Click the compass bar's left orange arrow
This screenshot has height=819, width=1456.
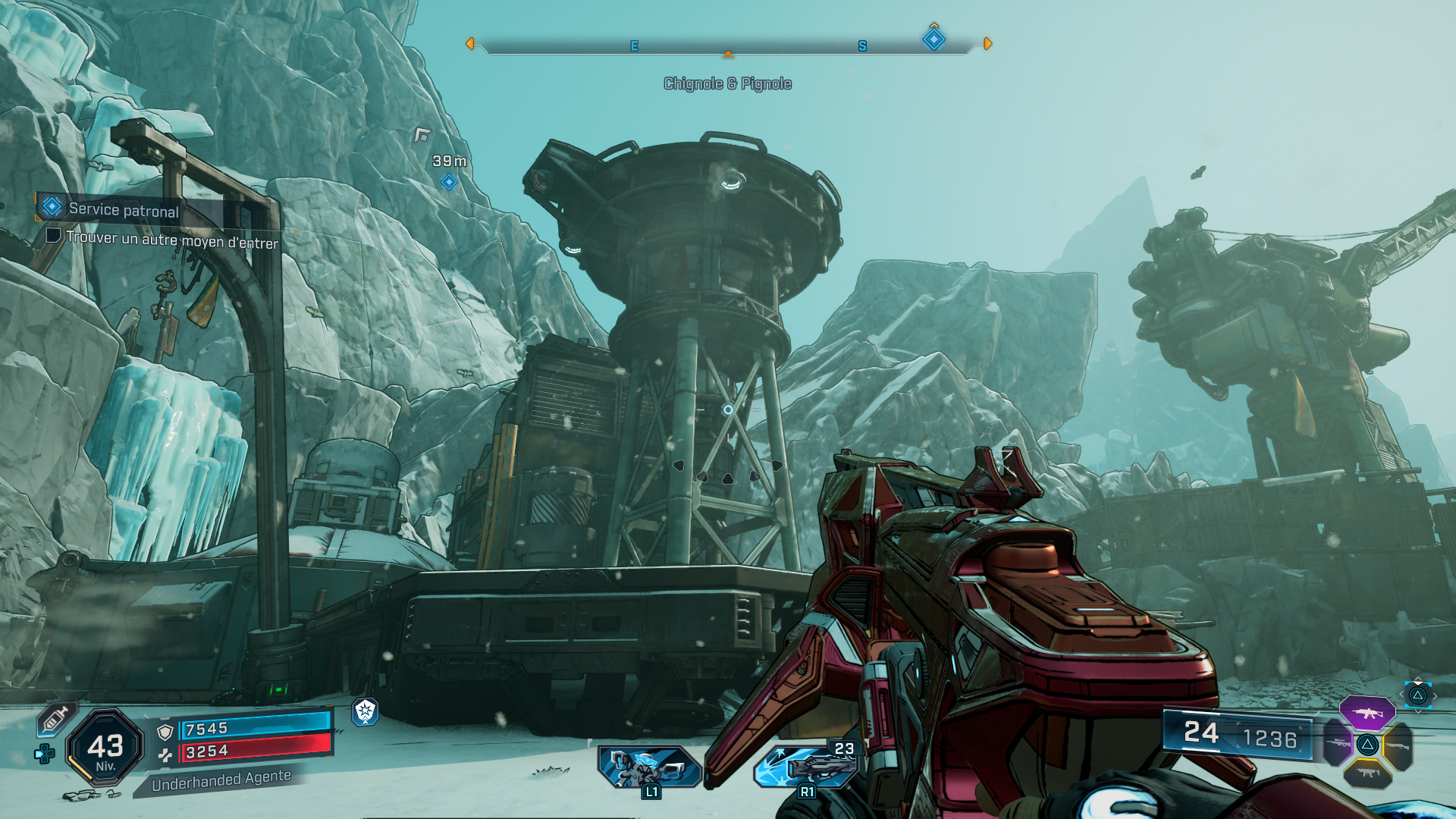(x=470, y=44)
